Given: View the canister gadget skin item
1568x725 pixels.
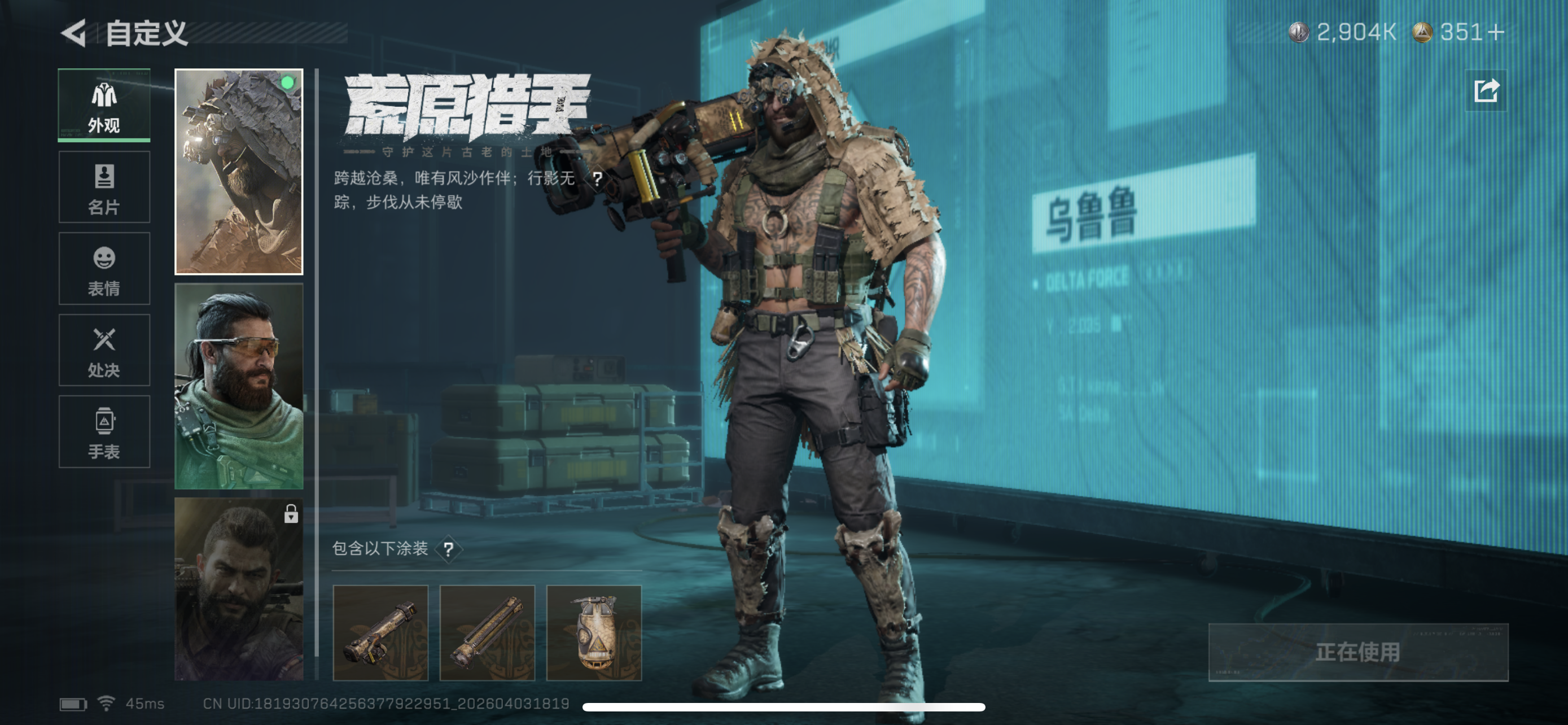Looking at the screenshot, I should point(593,633).
